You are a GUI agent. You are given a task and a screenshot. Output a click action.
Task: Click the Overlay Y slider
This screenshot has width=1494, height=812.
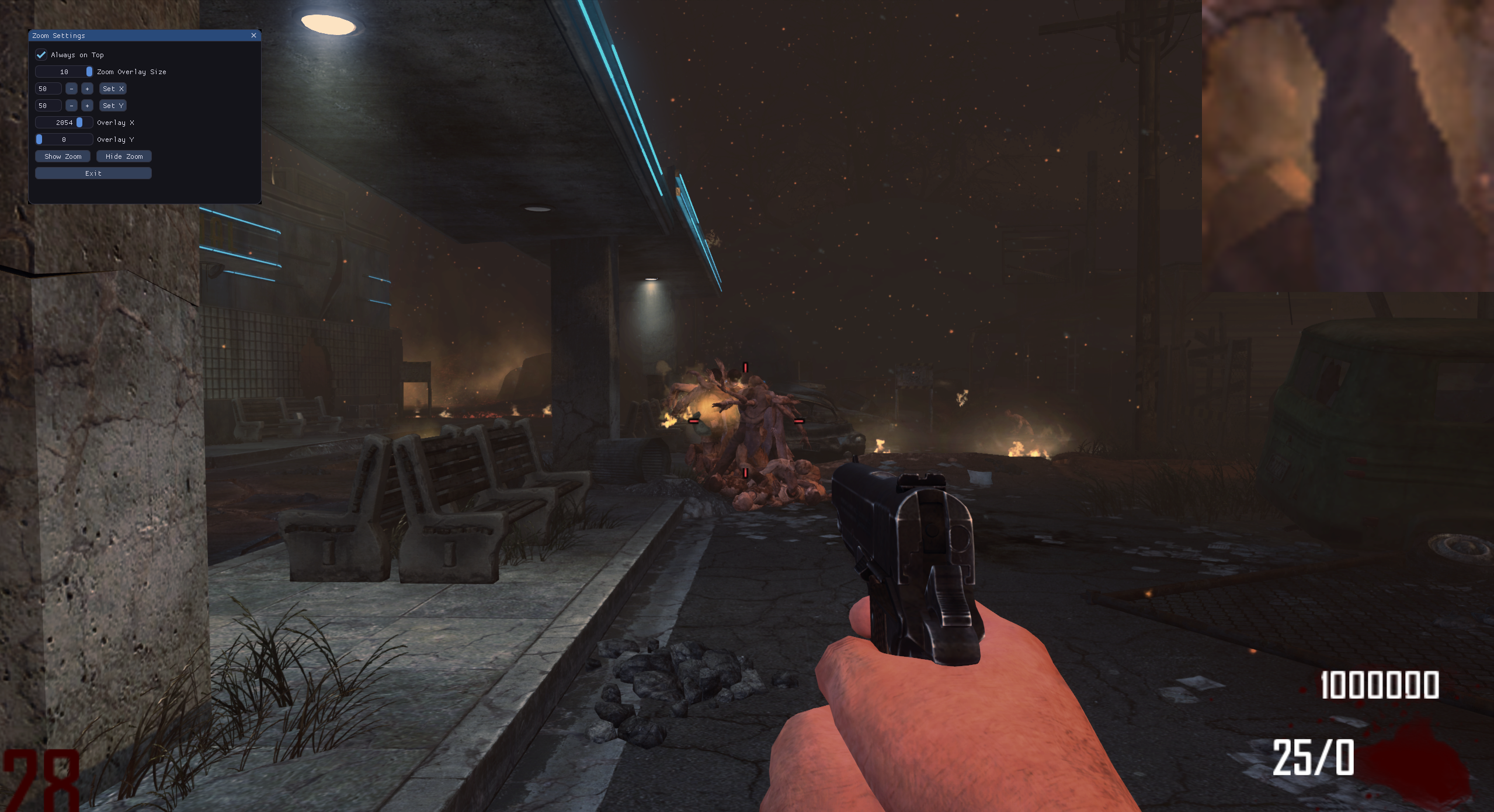tap(64, 140)
